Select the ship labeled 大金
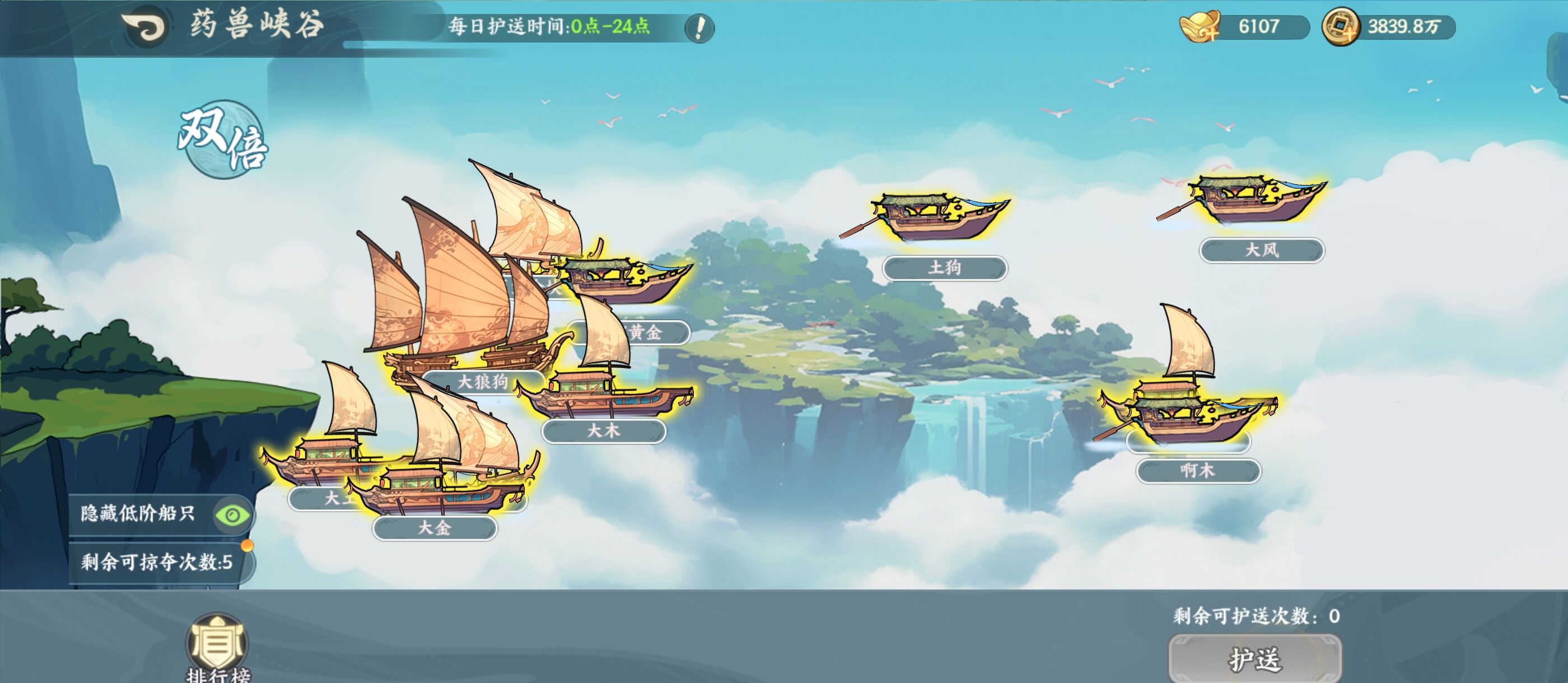 (438, 487)
